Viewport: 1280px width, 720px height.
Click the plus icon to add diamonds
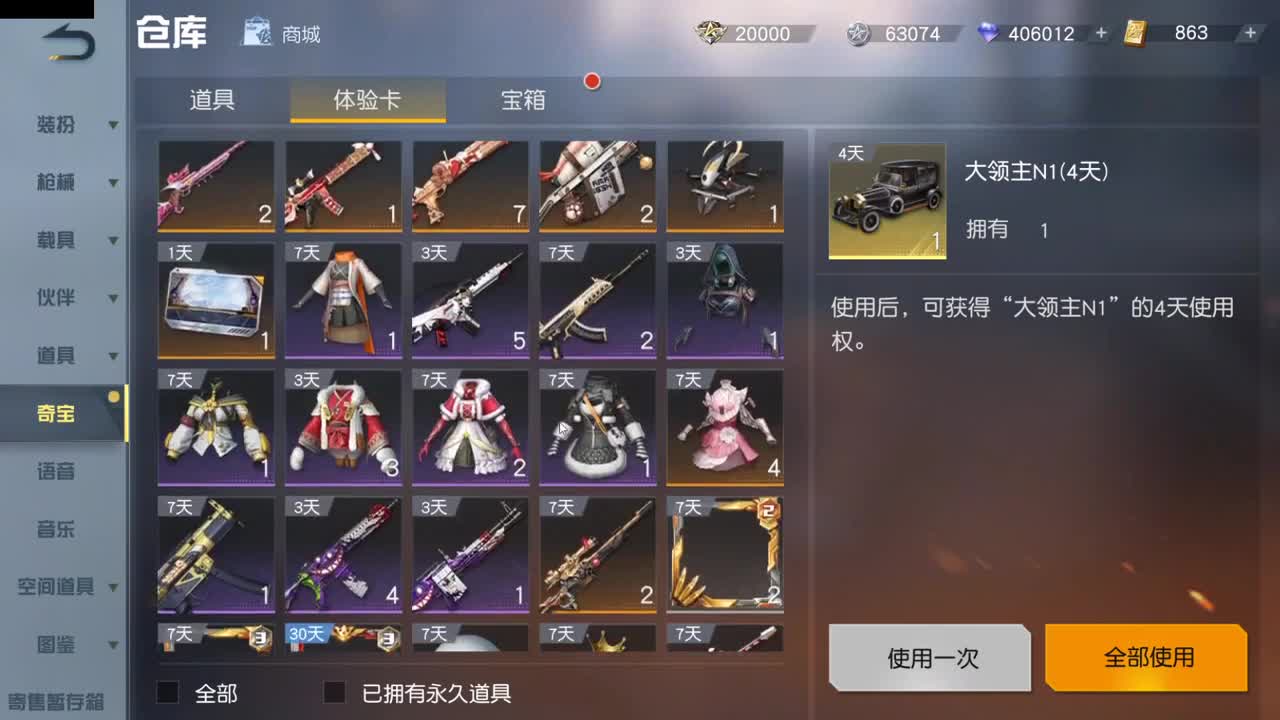pyautogui.click(x=1100, y=33)
